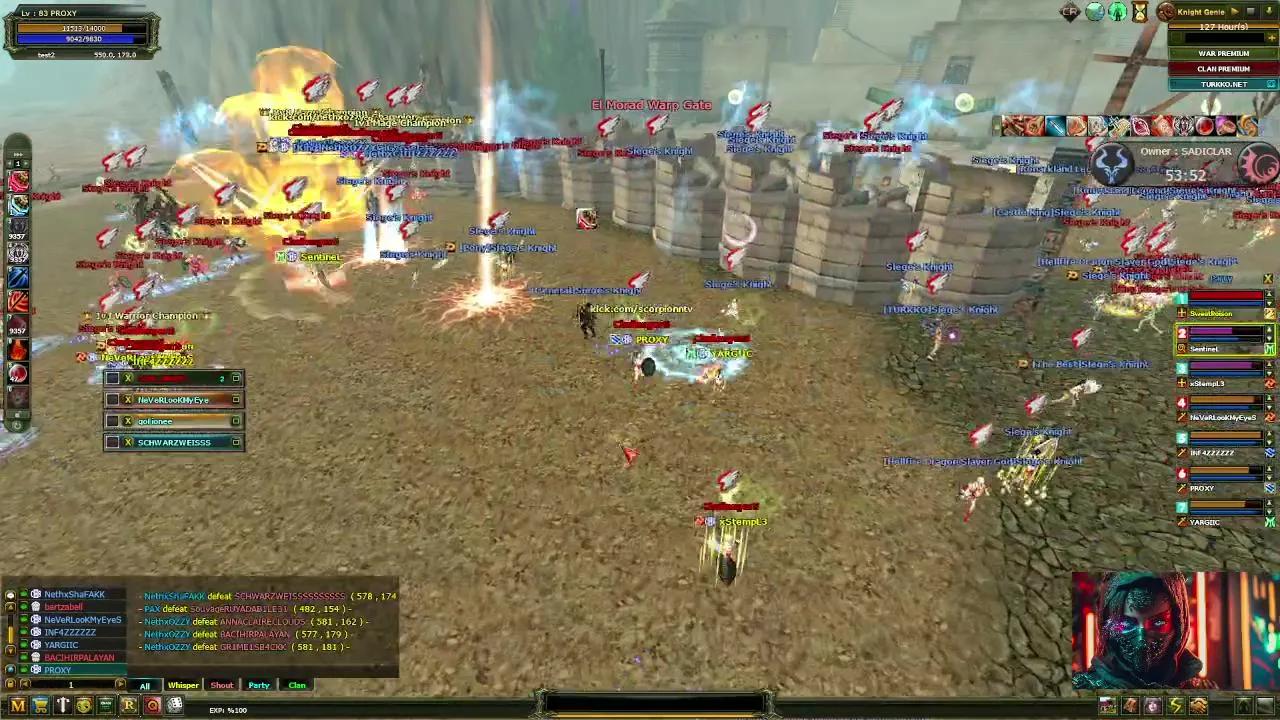Click the green online dot next to PROXY
The width and height of the screenshot is (1280, 720).
[25, 670]
